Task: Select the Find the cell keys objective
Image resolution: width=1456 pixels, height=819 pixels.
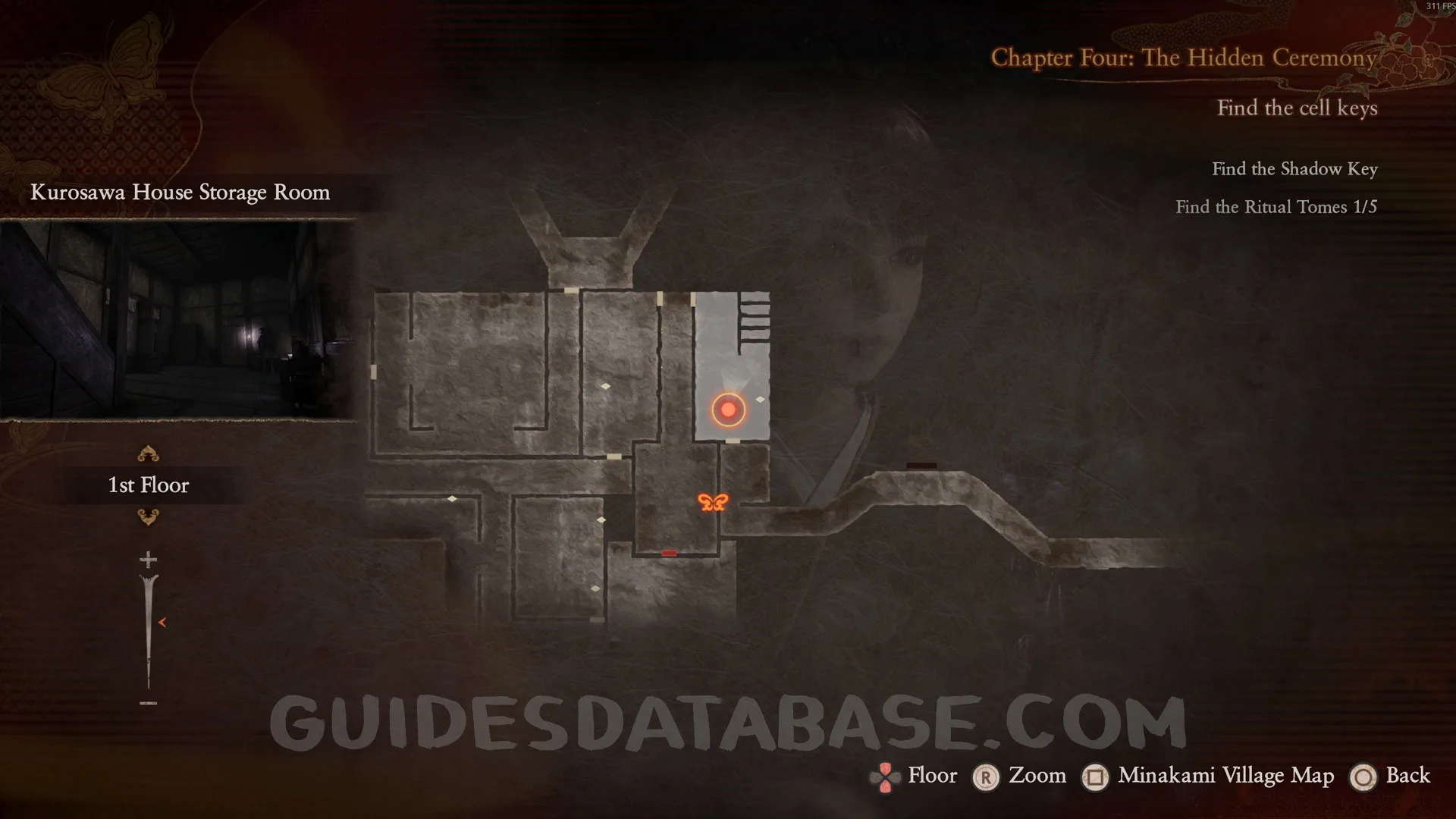Action: [1297, 108]
